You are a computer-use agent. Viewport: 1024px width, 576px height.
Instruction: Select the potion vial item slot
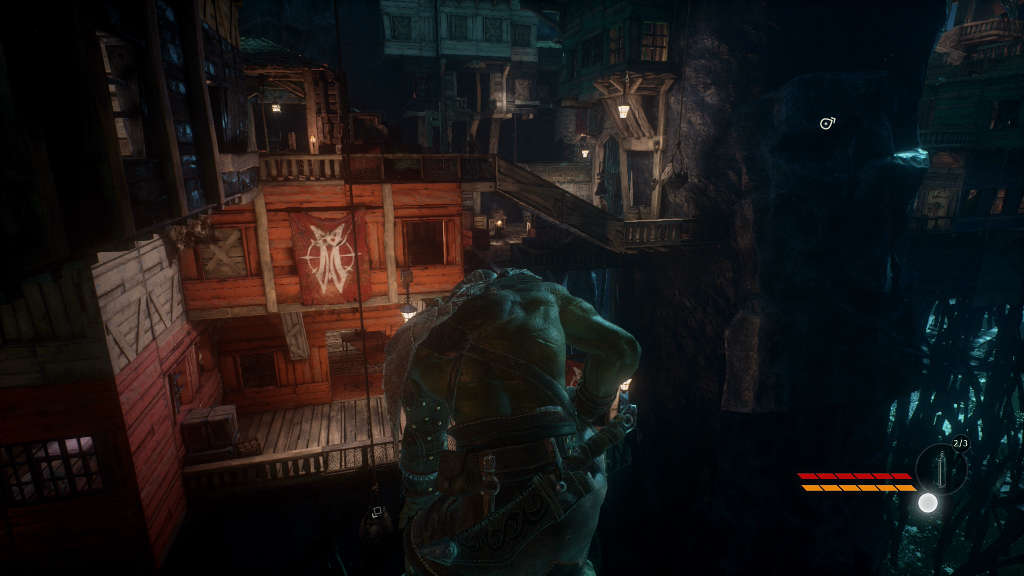[x=941, y=467]
